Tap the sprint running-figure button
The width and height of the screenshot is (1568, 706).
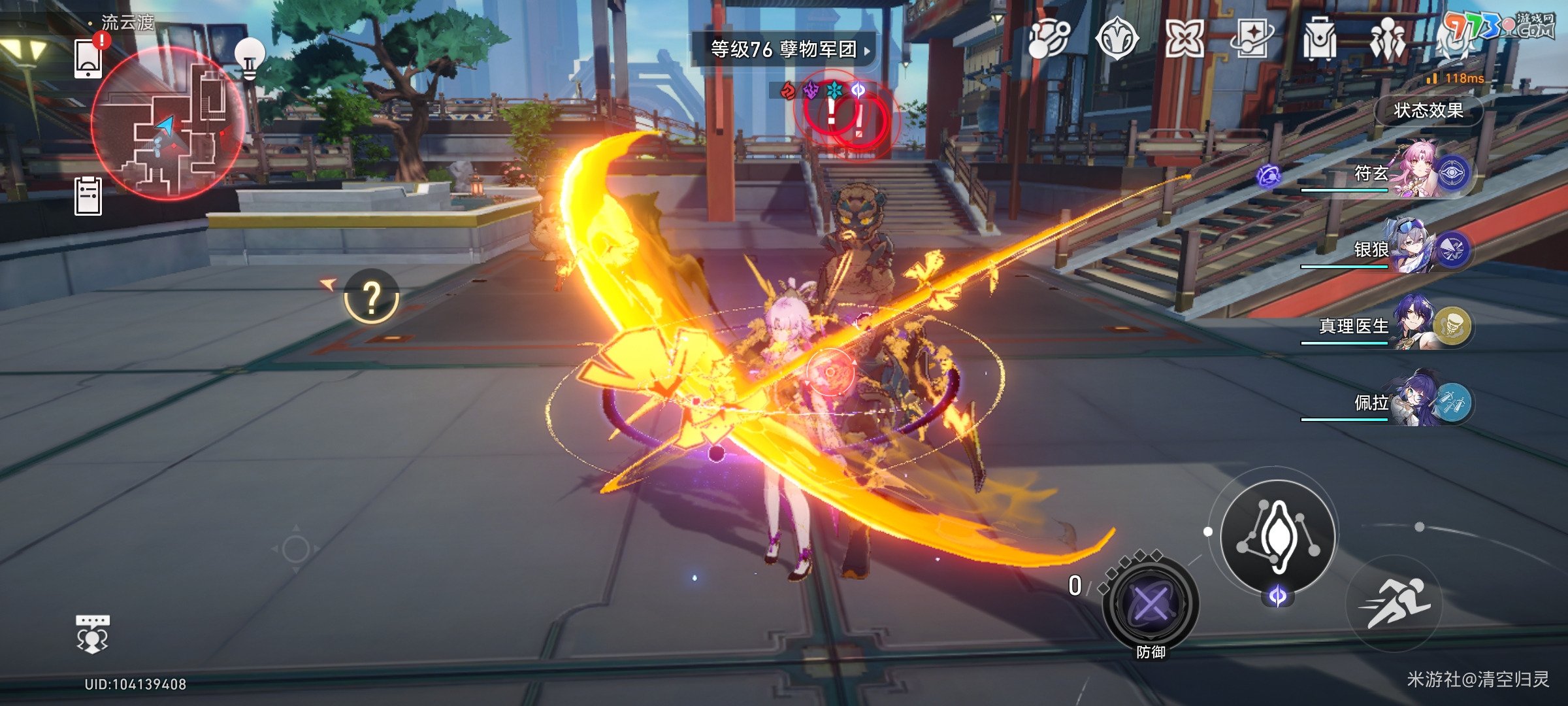pos(1394,603)
